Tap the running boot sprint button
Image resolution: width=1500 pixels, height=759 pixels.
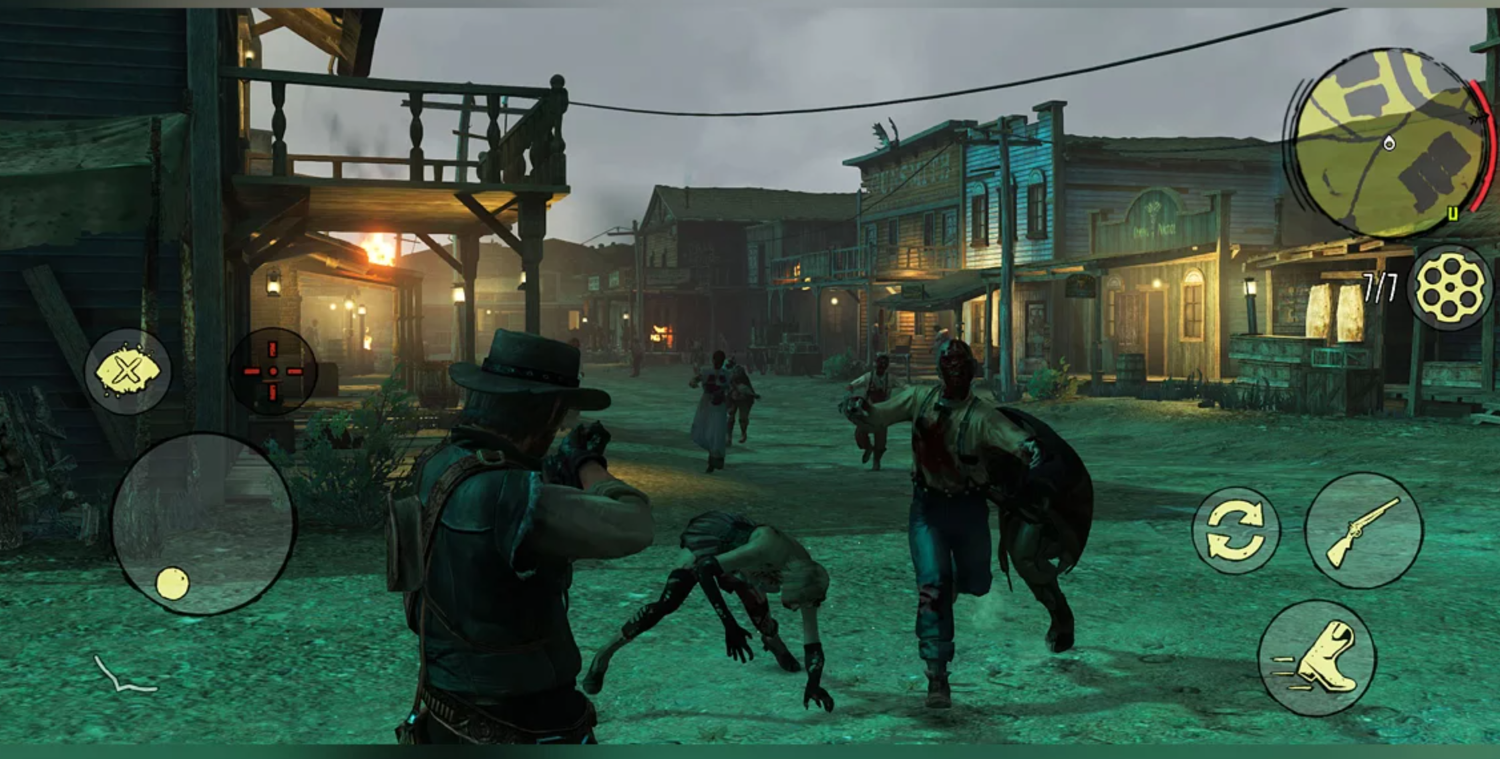pyautogui.click(x=1316, y=658)
